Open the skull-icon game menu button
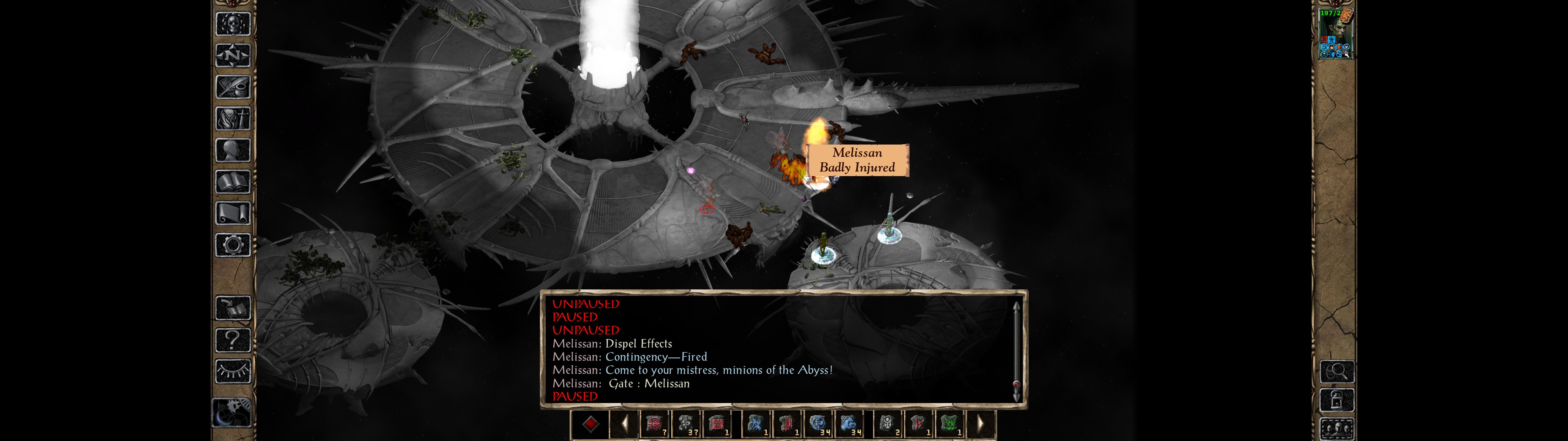The height and width of the screenshot is (441, 1568). [233, 24]
